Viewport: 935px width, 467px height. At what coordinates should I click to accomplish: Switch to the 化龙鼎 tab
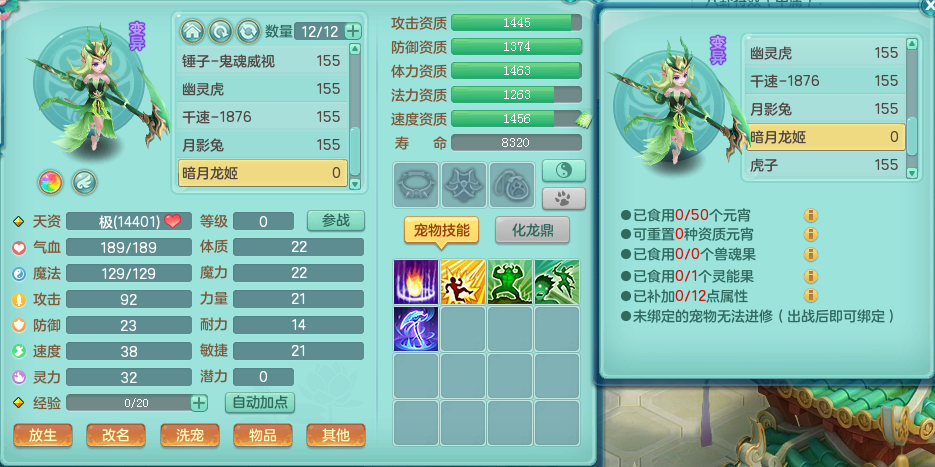point(532,230)
